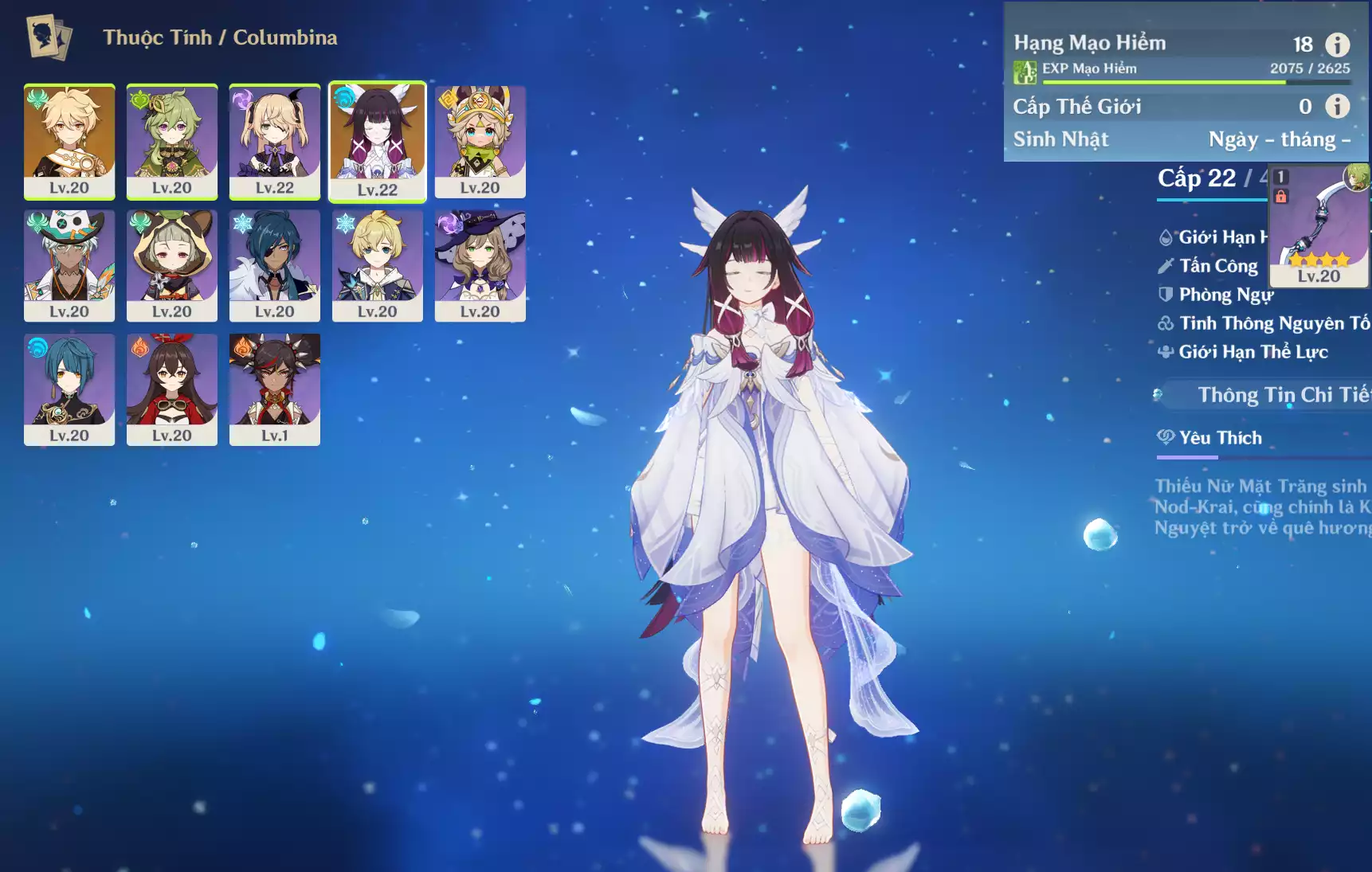This screenshot has width=1372, height=872.
Task: Open the Adventure Rank info icon
Action: click(1337, 45)
